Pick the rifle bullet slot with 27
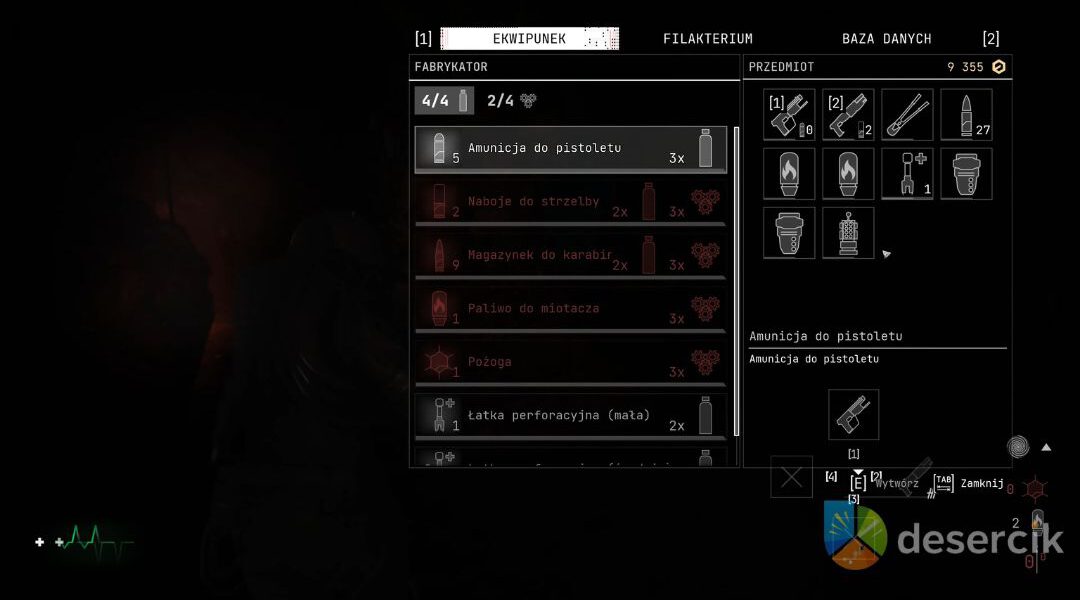 point(966,115)
